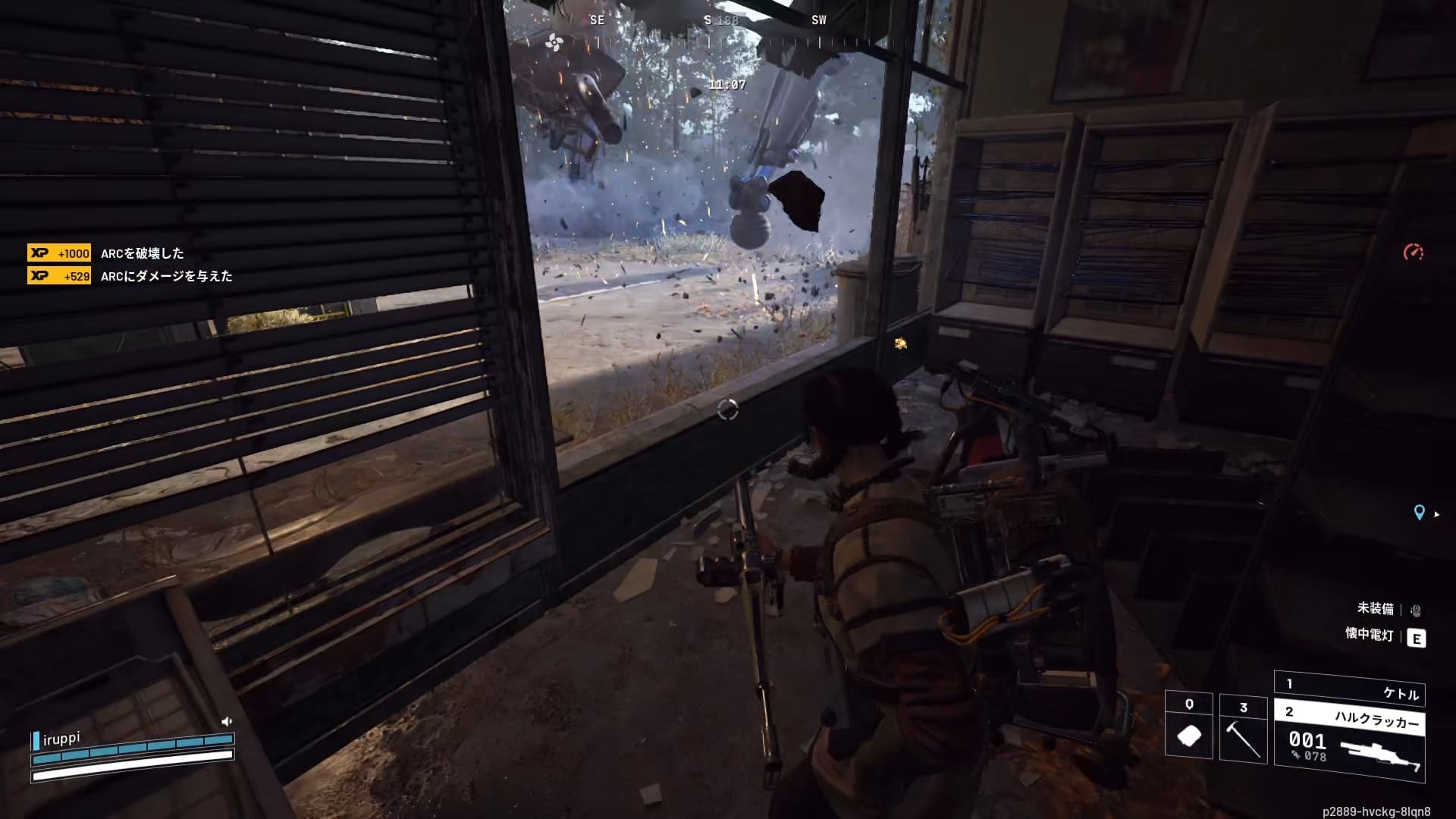Image resolution: width=1456 pixels, height=819 pixels.
Task: Click the orange speedometer status icon
Action: tap(1414, 252)
